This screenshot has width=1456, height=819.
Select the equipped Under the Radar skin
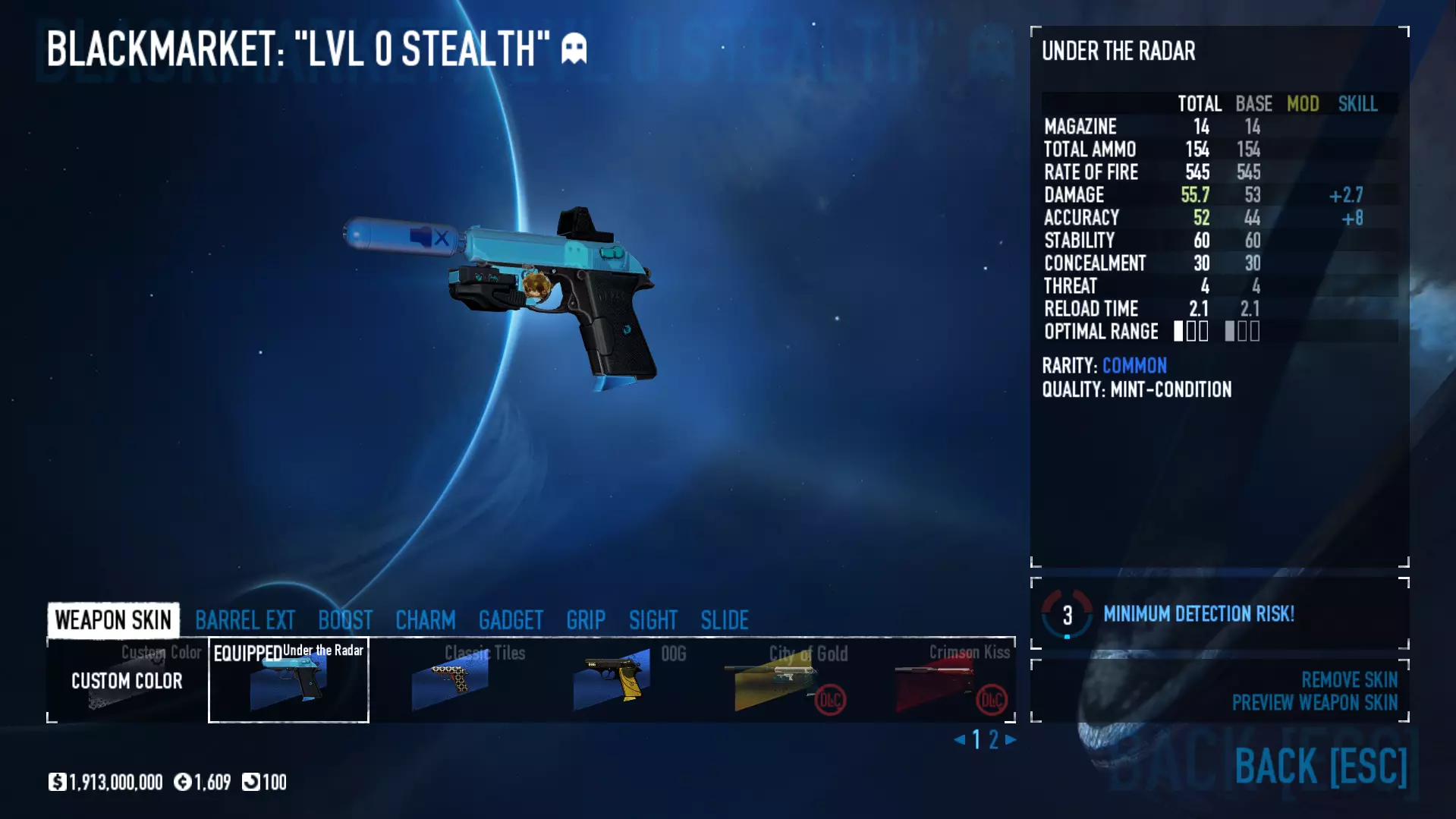pyautogui.click(x=288, y=680)
